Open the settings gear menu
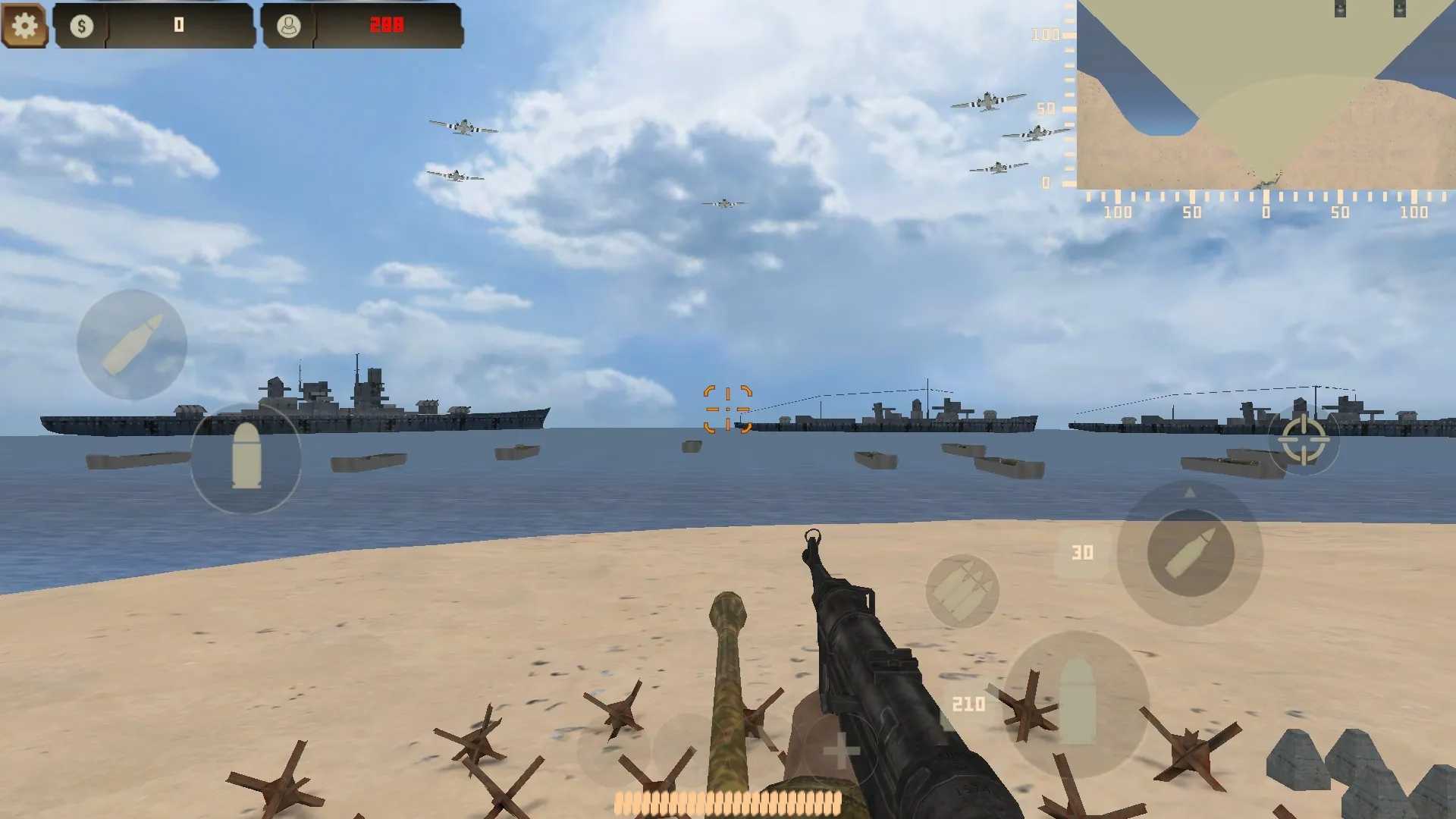 (25, 25)
